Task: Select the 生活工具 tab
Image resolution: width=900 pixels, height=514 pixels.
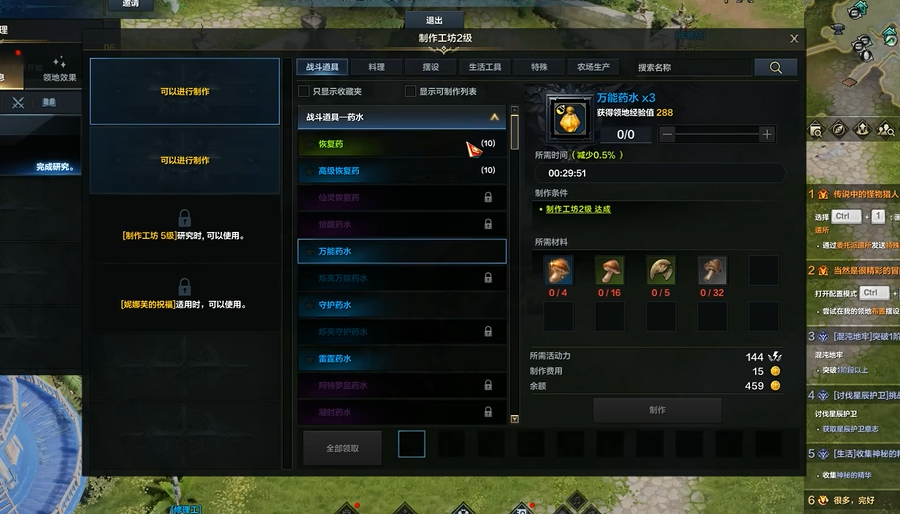Action: click(485, 67)
